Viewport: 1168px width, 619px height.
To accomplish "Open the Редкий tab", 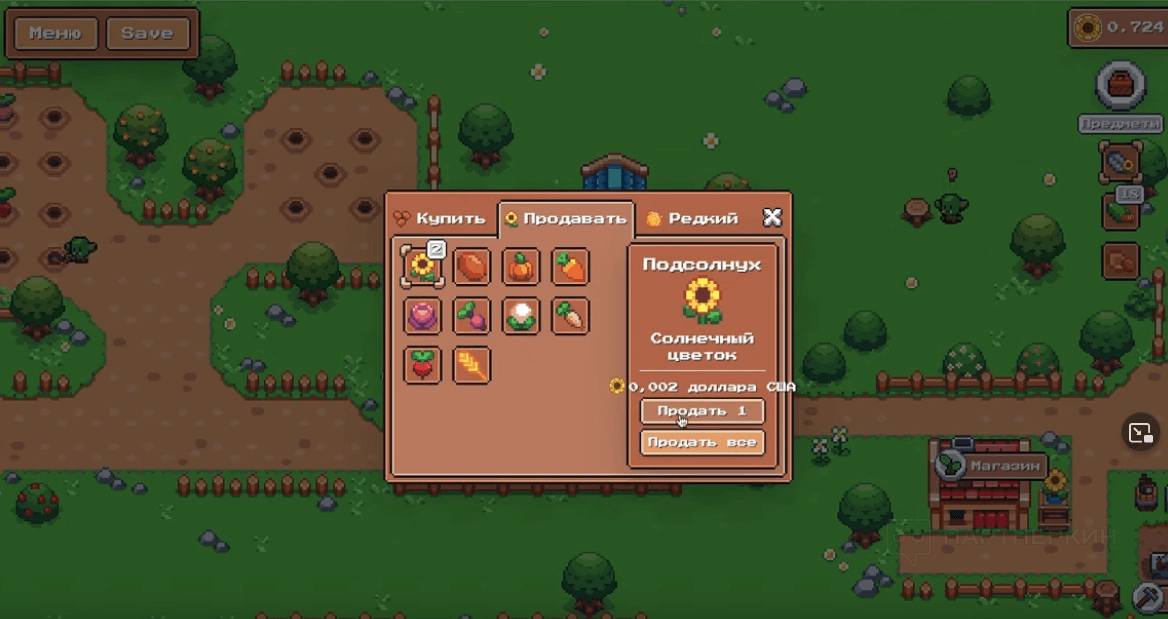I will coord(693,218).
